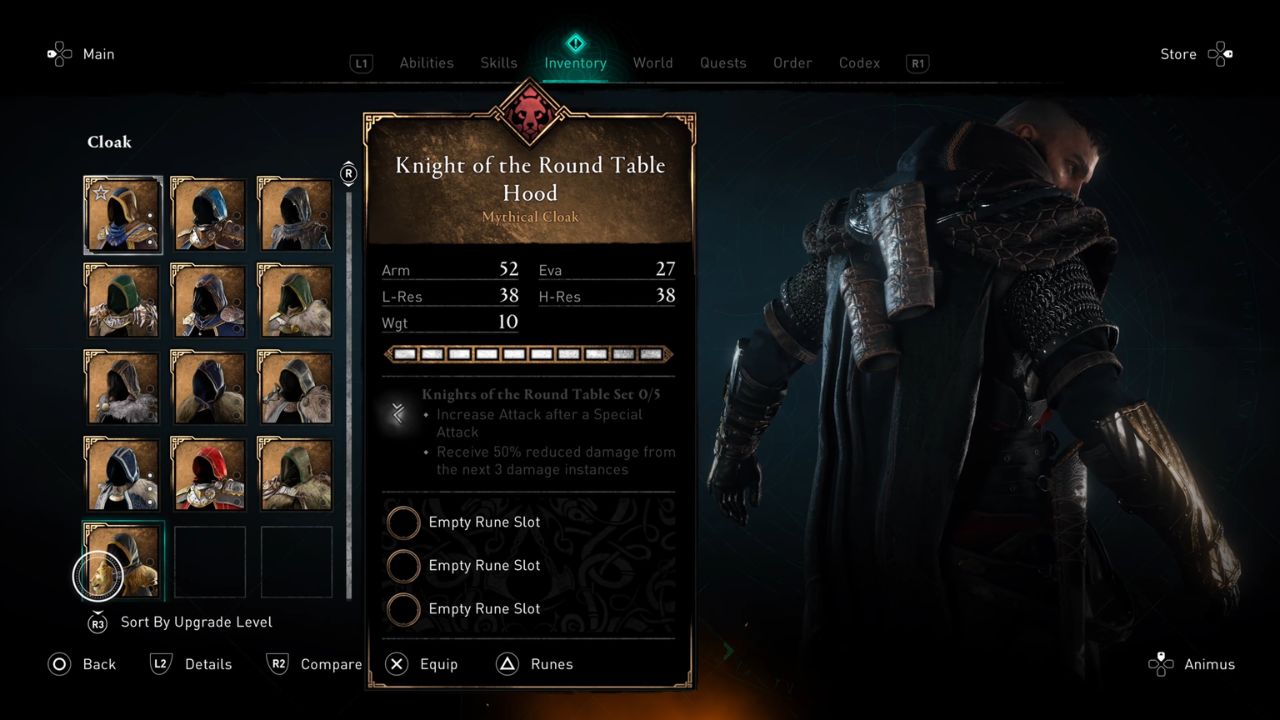The image size is (1280, 720).
Task: Click the upgrade progress segment bar
Action: (529, 353)
